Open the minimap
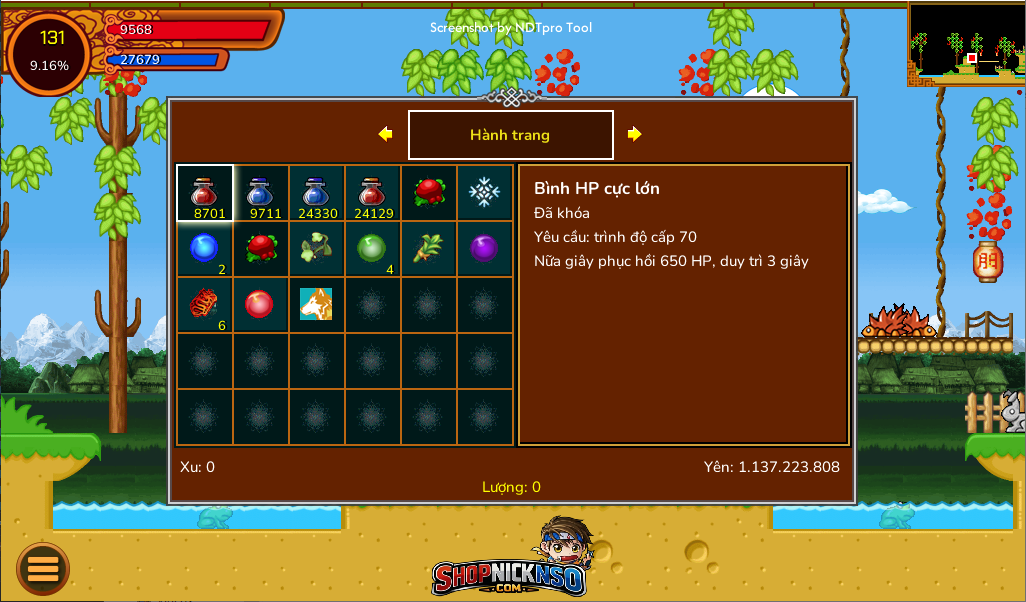 [x=966, y=42]
